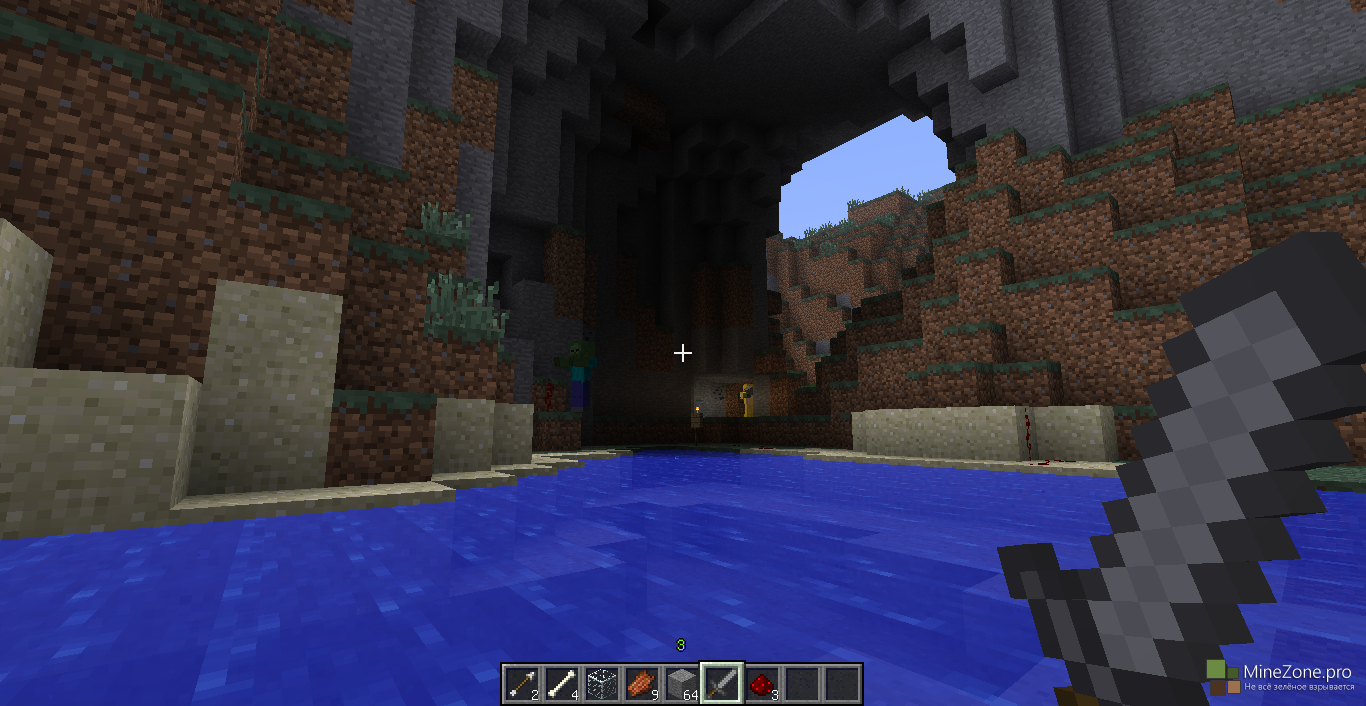Image resolution: width=1366 pixels, height=706 pixels.
Task: Pick the rotten flesh hotbar slot
Action: pos(641,684)
